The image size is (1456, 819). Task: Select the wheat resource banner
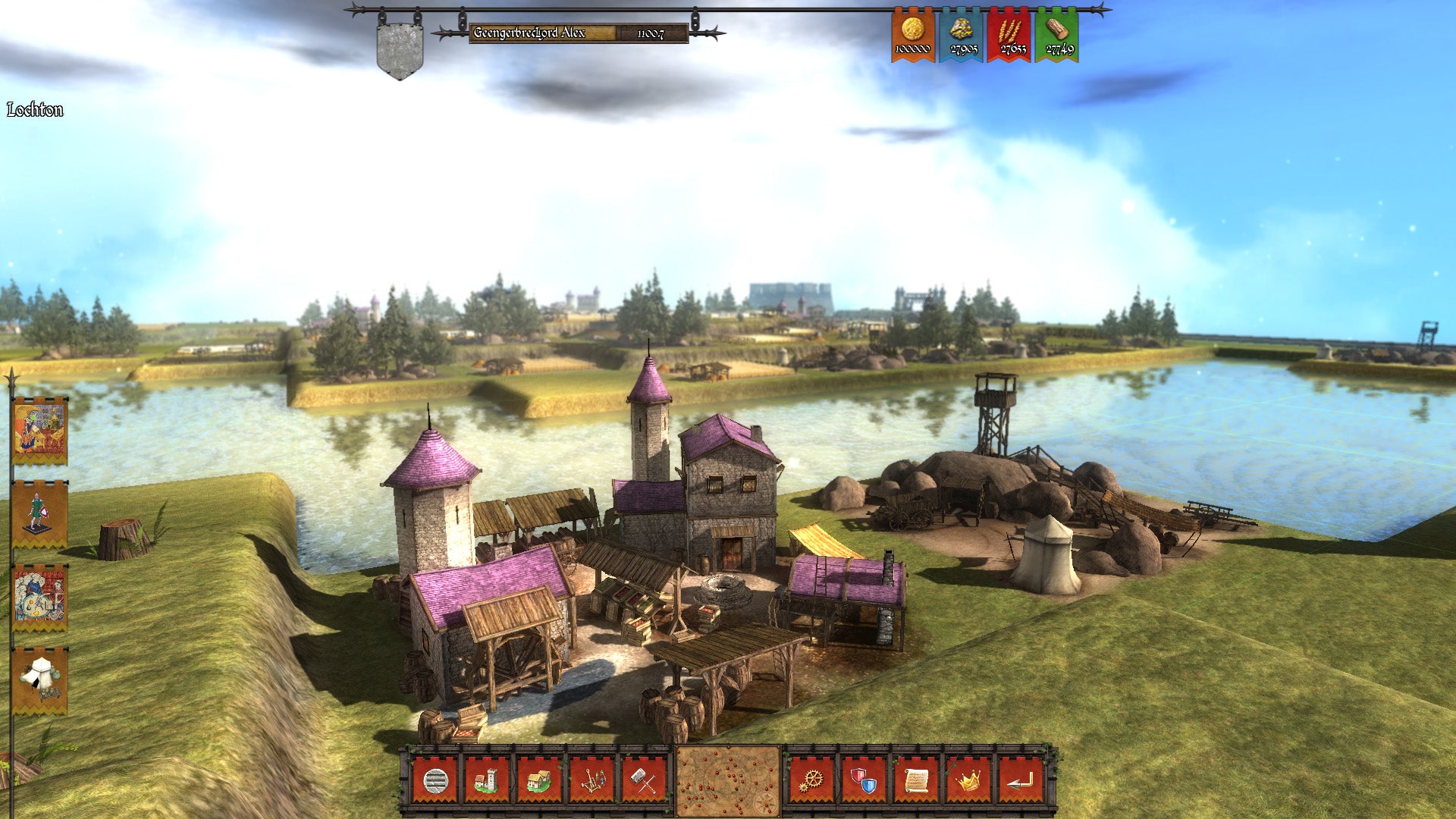click(1009, 35)
